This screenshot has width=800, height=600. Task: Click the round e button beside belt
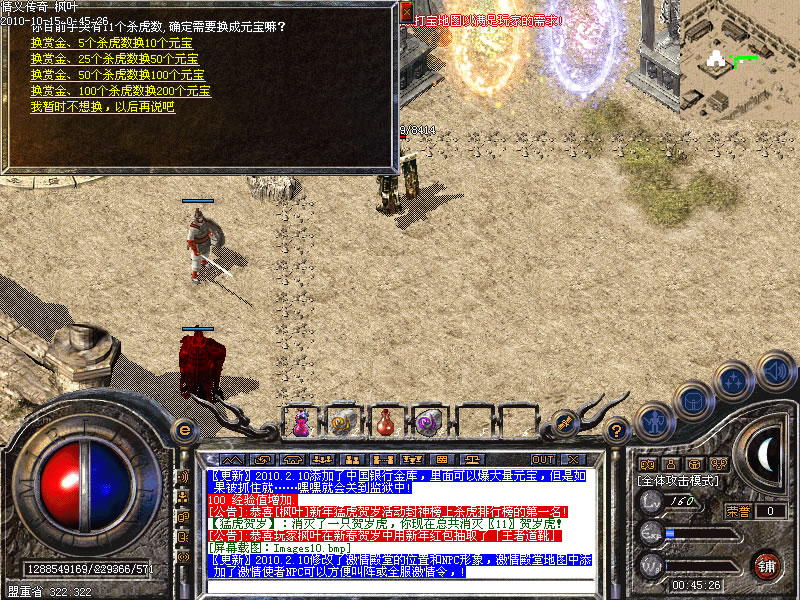pos(184,430)
